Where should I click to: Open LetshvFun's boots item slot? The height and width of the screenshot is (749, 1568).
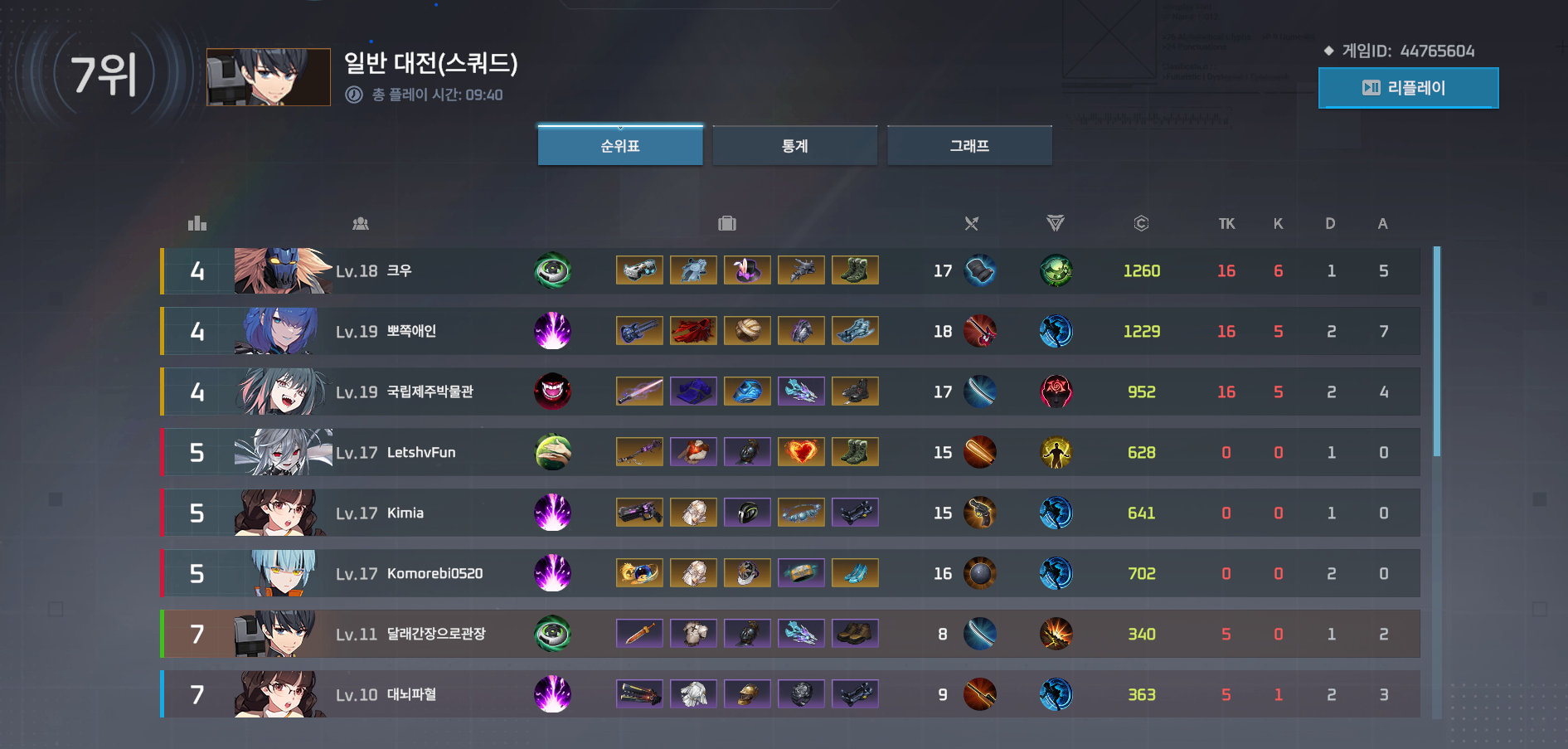pyautogui.click(x=855, y=451)
